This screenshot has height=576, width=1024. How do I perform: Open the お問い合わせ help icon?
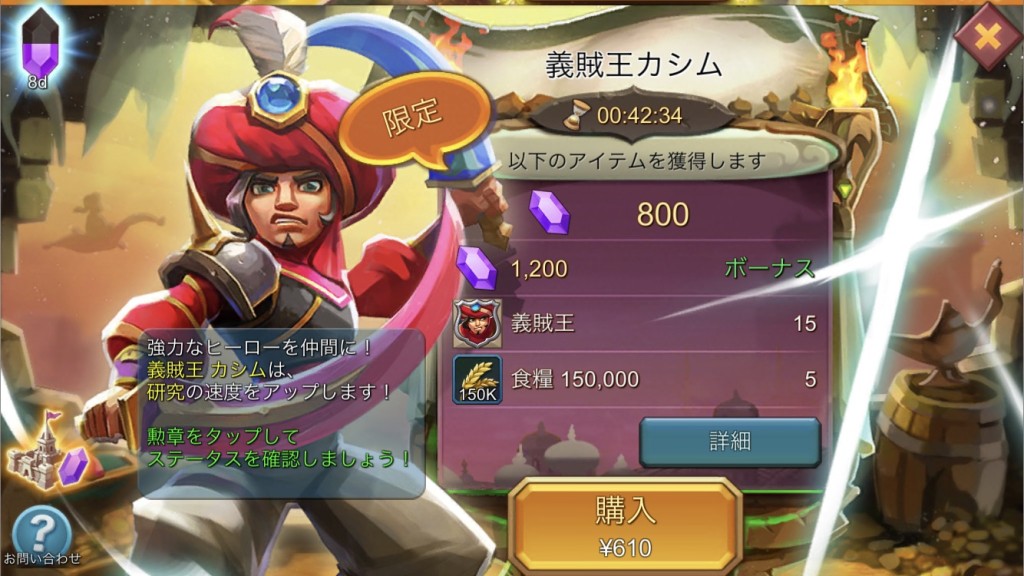coord(41,533)
